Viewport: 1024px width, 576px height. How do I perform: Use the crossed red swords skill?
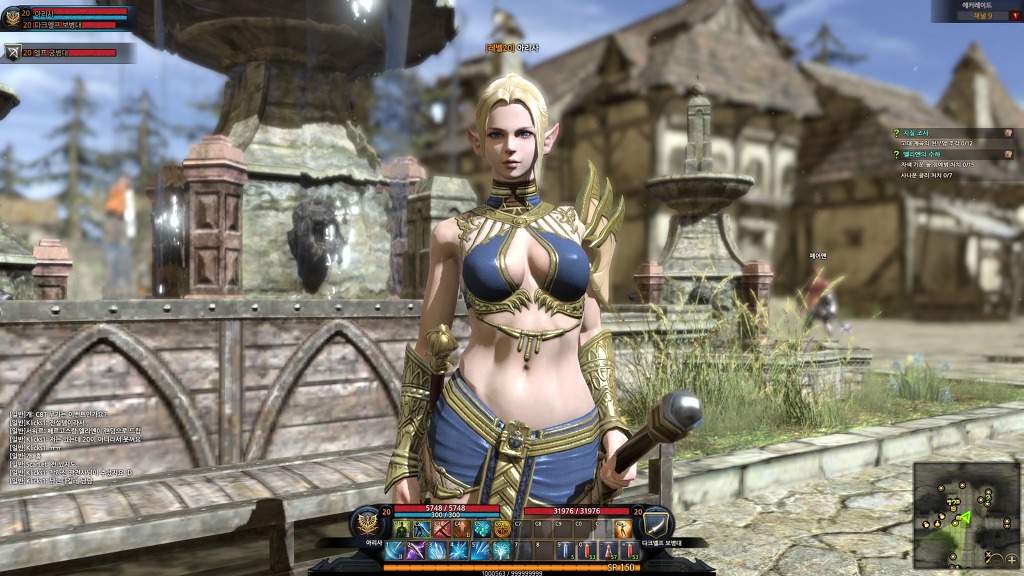441,529
